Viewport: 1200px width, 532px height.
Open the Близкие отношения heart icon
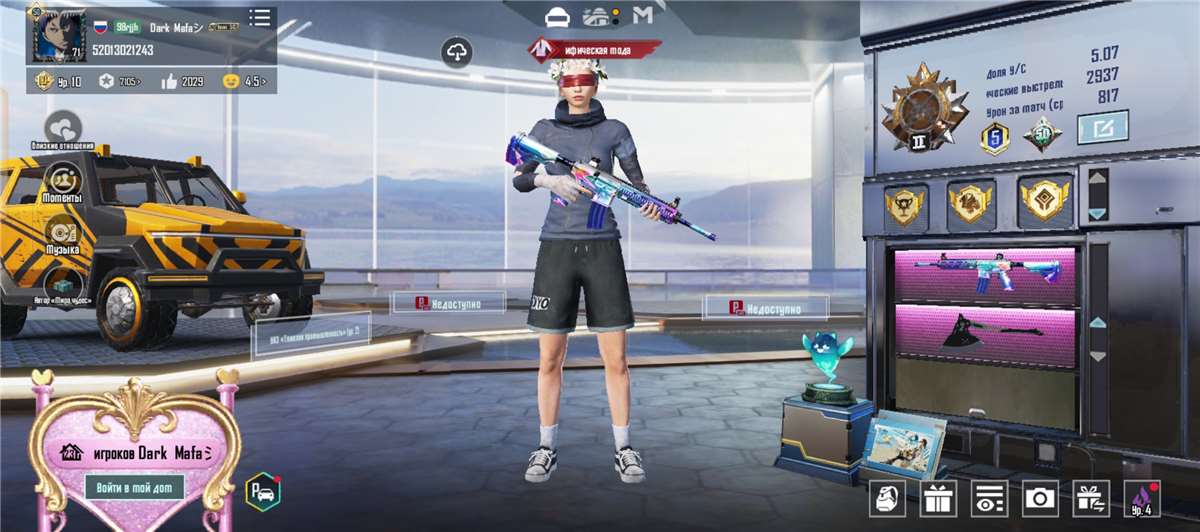[63, 129]
